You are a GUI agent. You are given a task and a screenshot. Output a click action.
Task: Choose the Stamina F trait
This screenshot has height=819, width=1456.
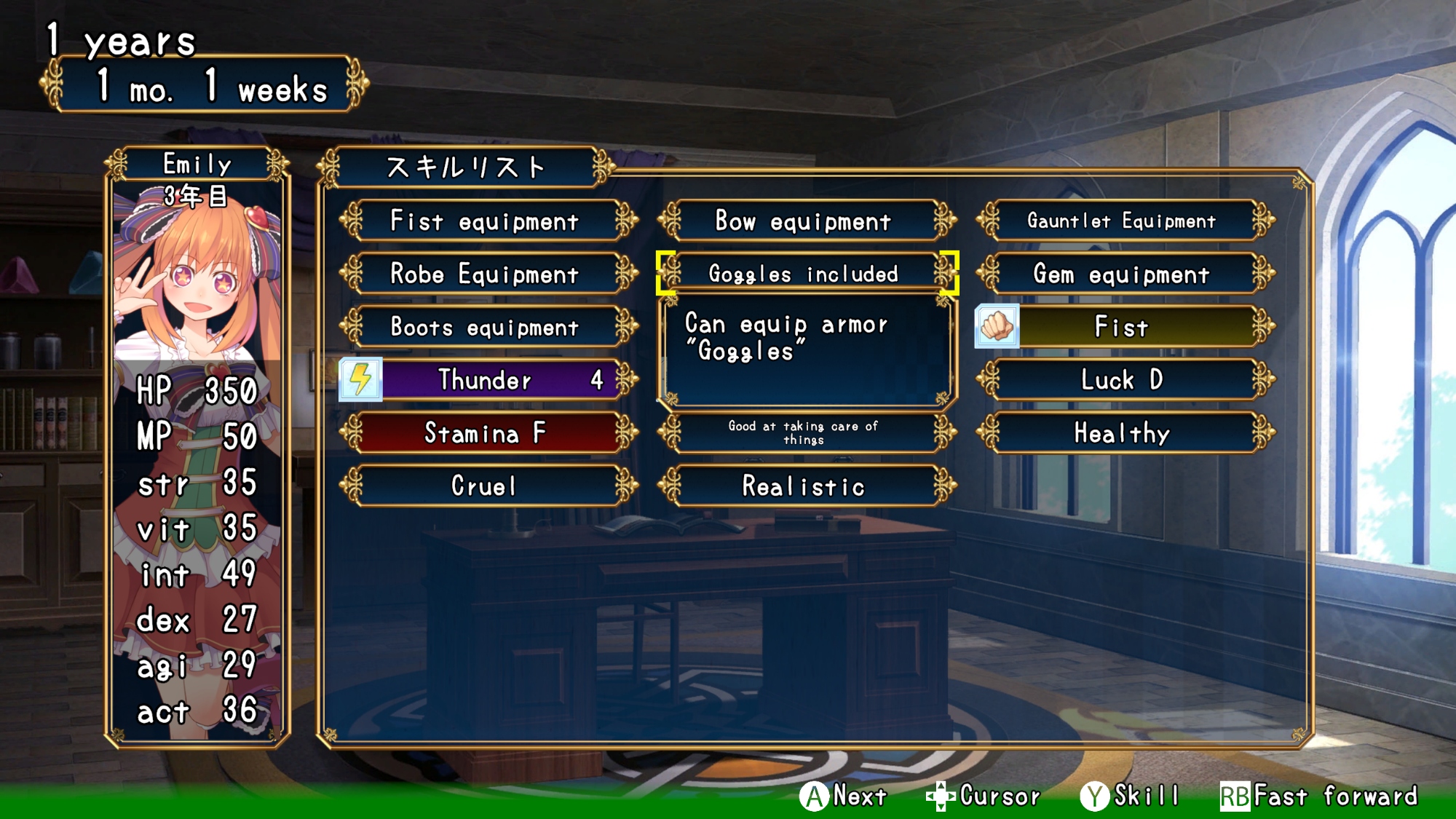point(485,433)
